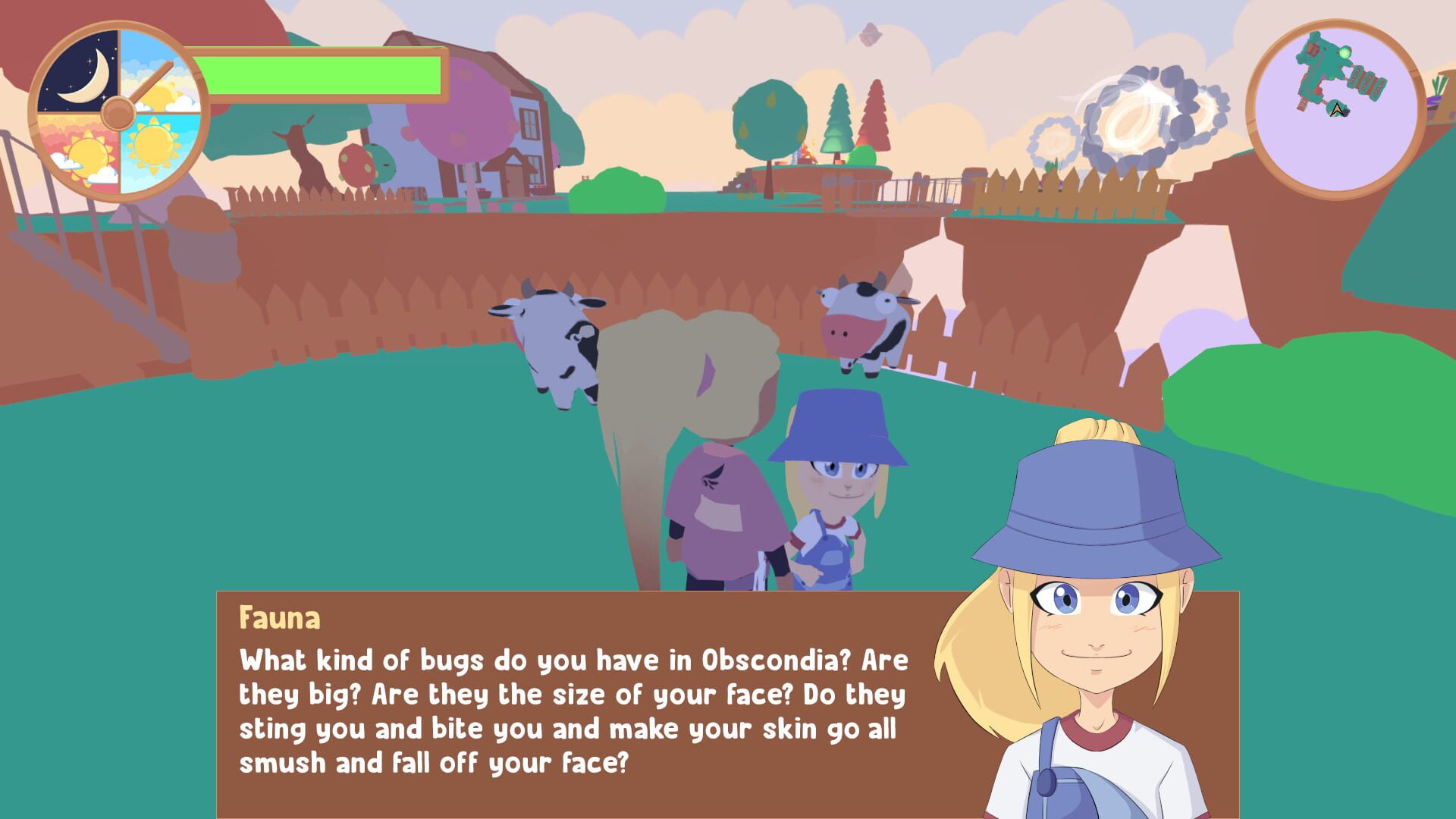Select the Fauna name label above the dialogue
Screen dimensions: 1456x819
[279, 618]
